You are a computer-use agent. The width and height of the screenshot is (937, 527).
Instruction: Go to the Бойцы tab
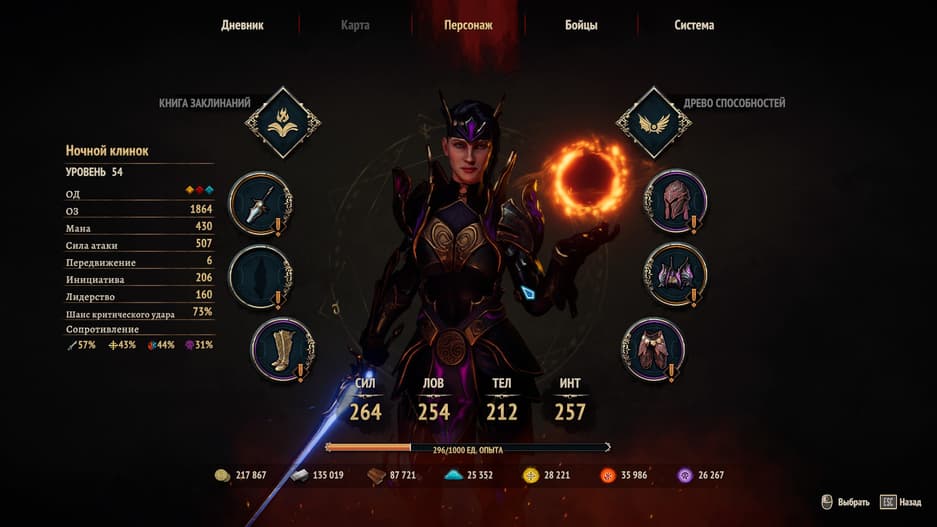[579, 25]
